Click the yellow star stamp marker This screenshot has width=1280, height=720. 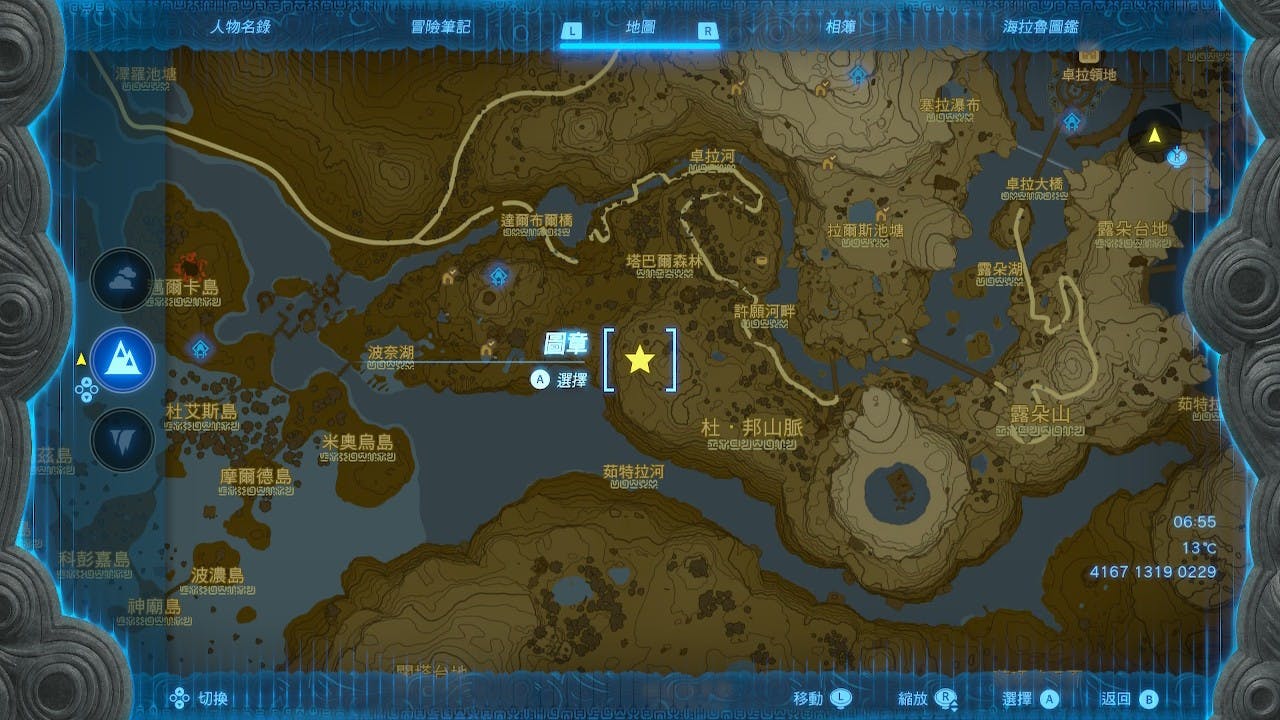click(639, 359)
